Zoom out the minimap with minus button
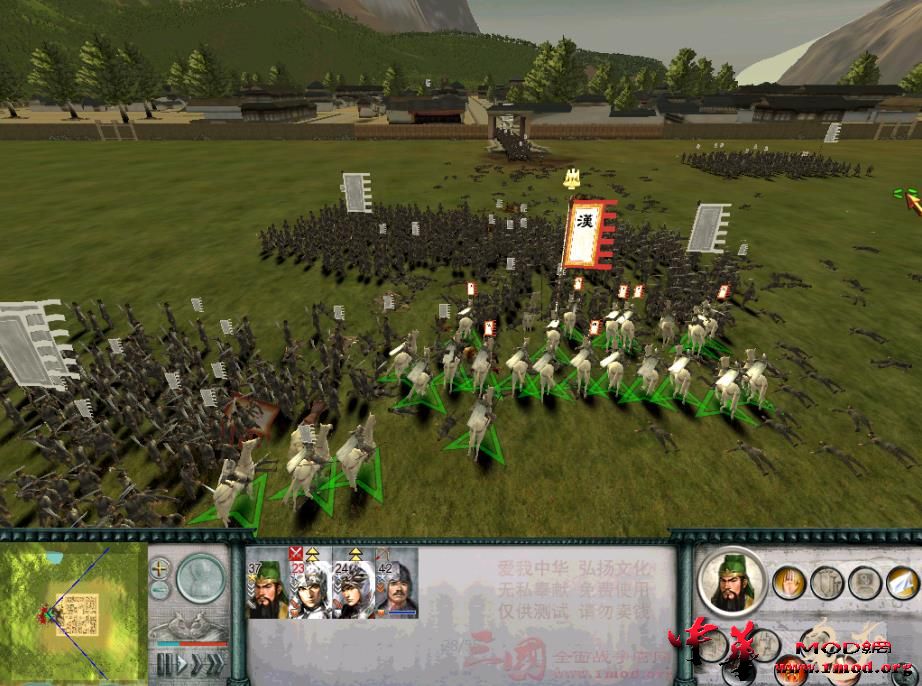Screen dimensions: 922x686 160,589
